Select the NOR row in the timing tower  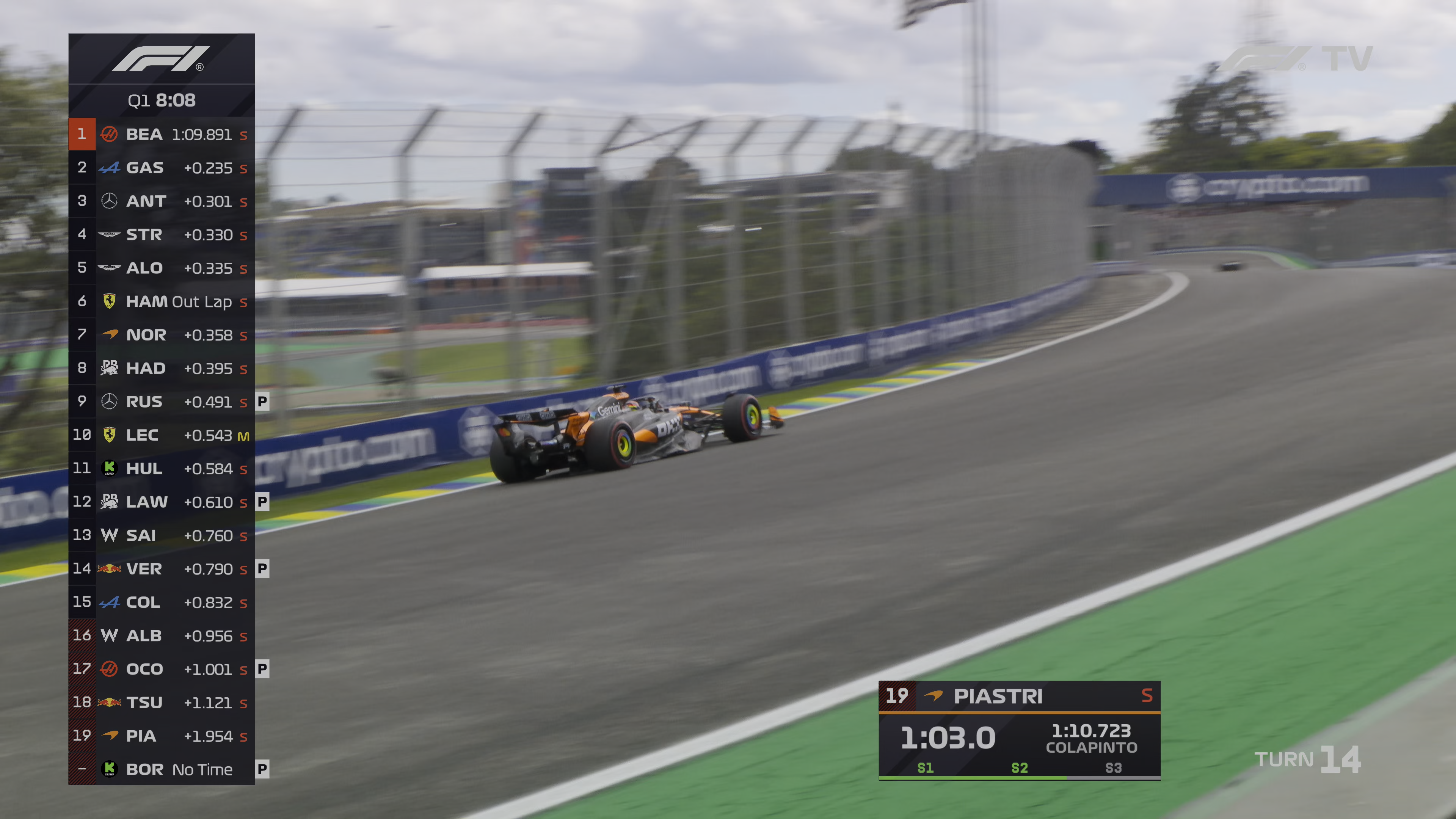(x=161, y=334)
